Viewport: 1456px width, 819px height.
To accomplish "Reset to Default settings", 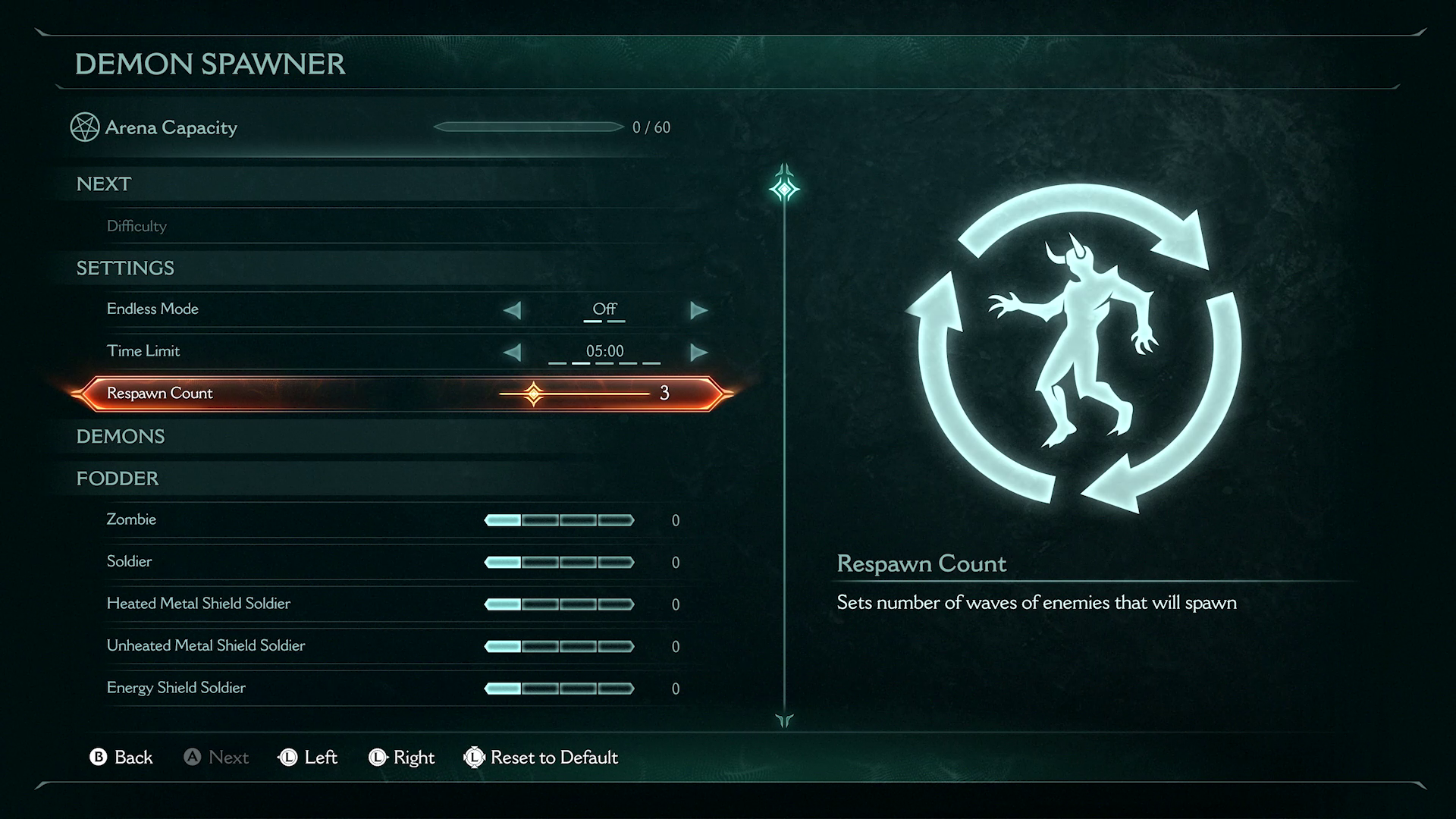I will (541, 757).
